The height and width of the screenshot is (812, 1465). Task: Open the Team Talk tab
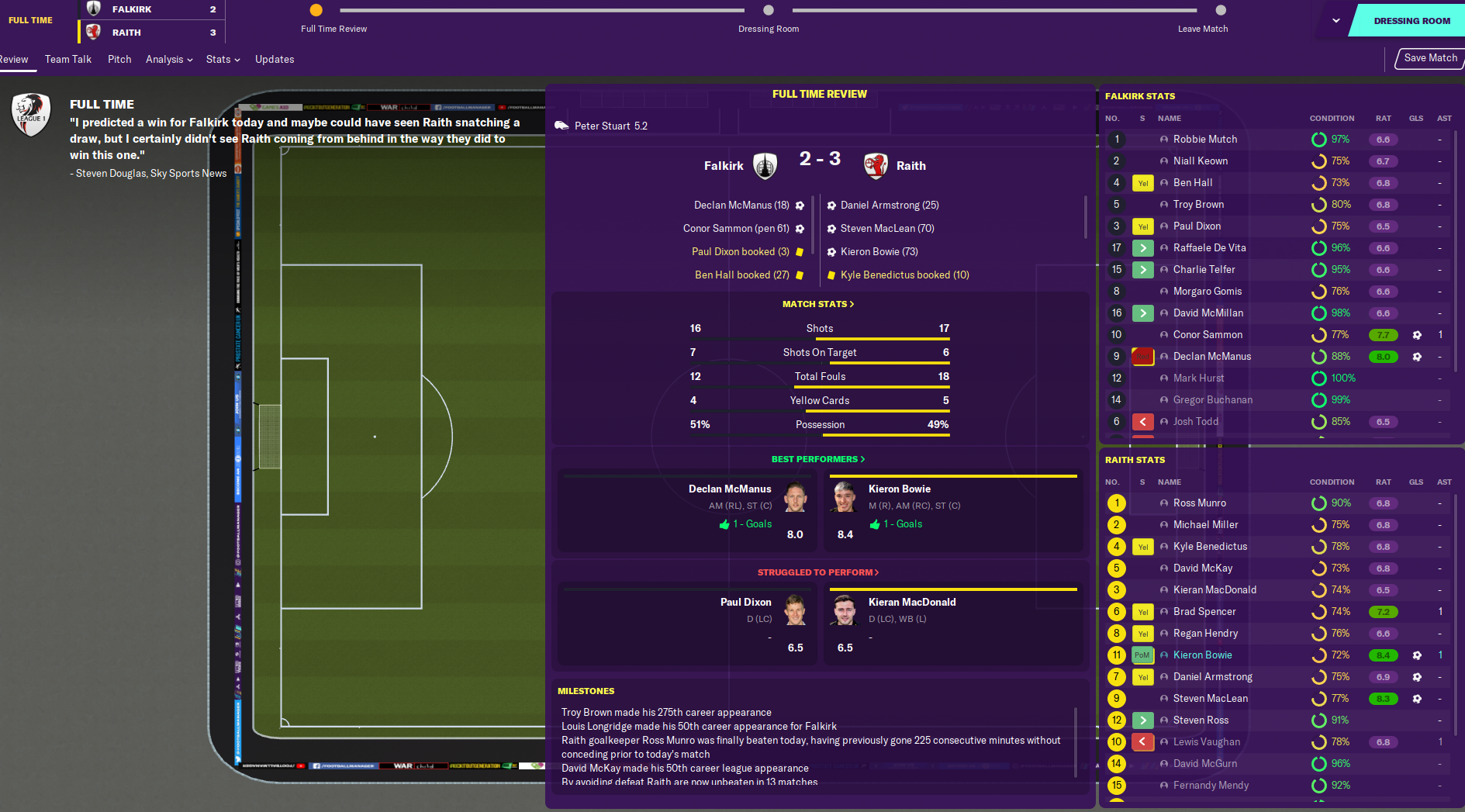[x=68, y=60]
